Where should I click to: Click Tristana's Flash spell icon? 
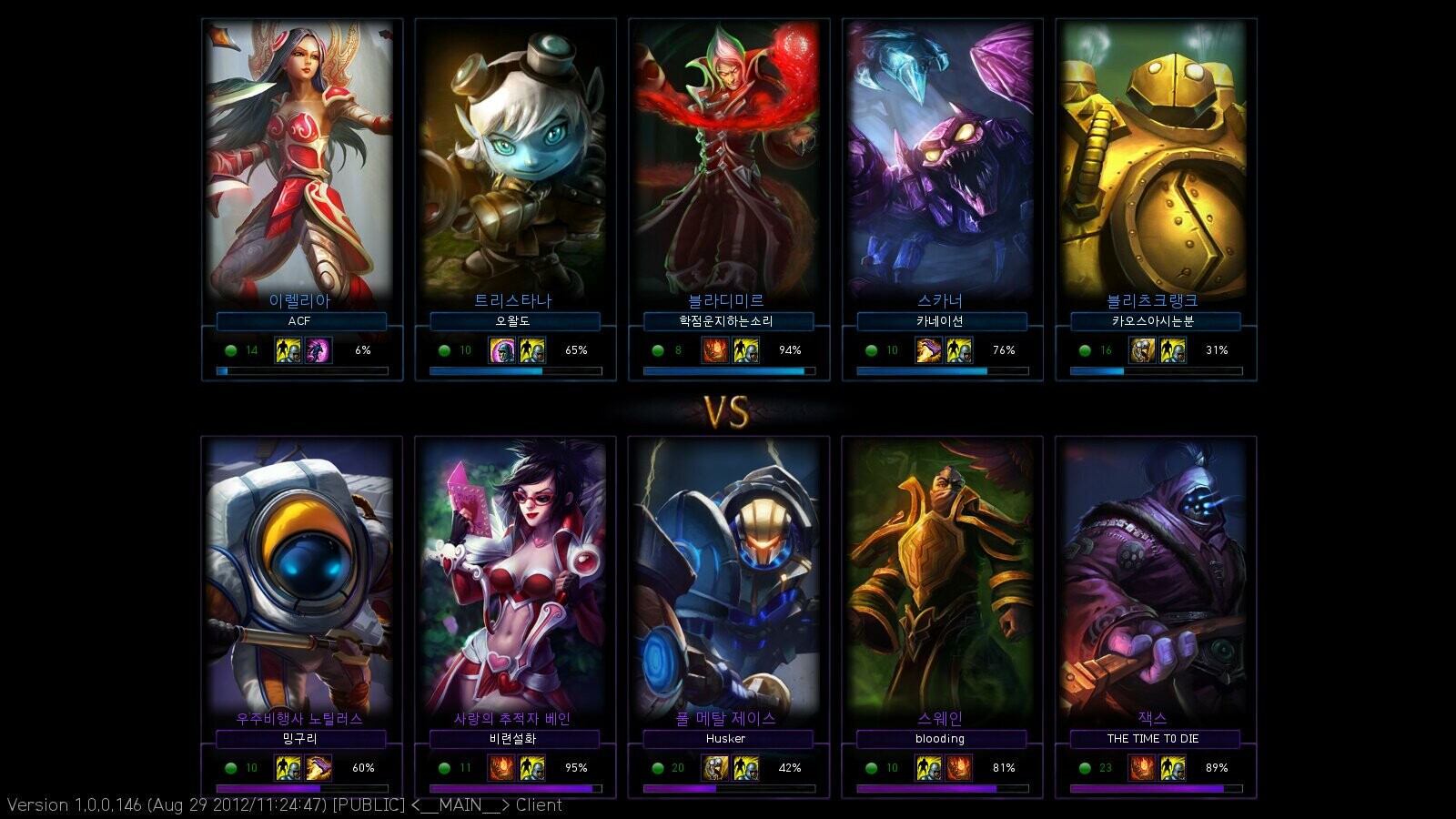pyautogui.click(x=531, y=350)
